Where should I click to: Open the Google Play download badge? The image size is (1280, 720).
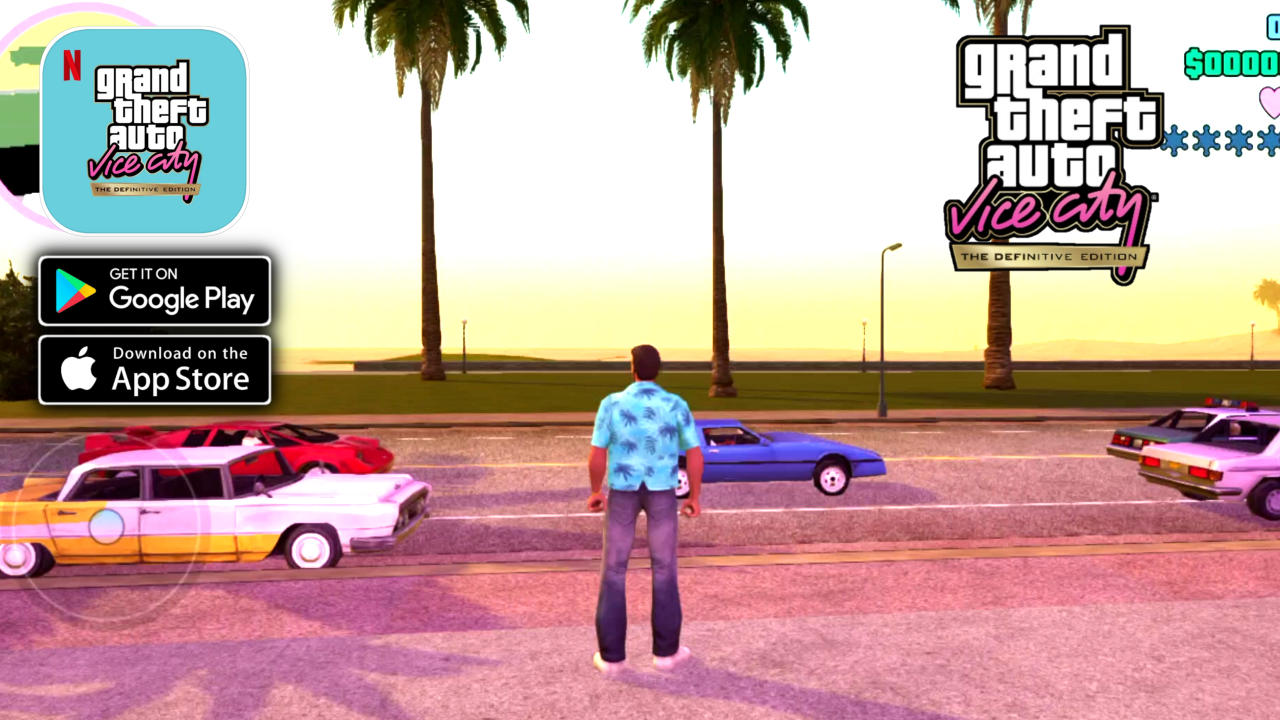[x=155, y=291]
